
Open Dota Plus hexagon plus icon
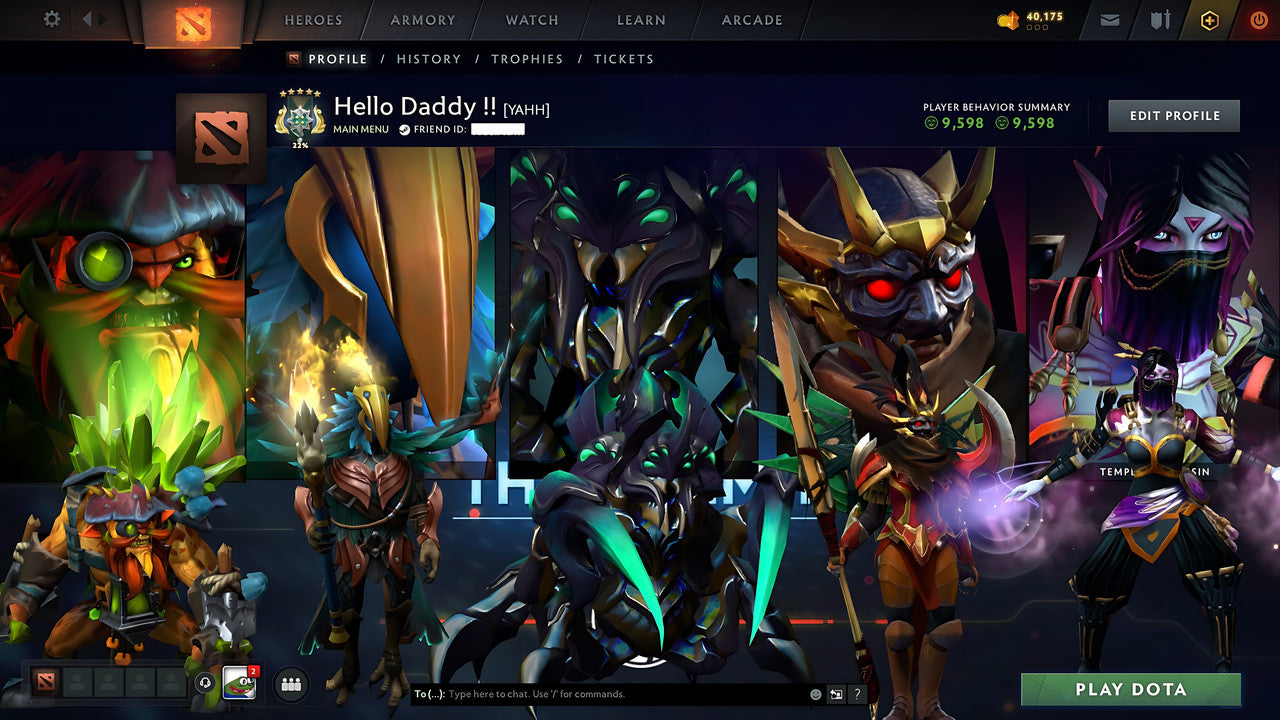pos(1210,20)
